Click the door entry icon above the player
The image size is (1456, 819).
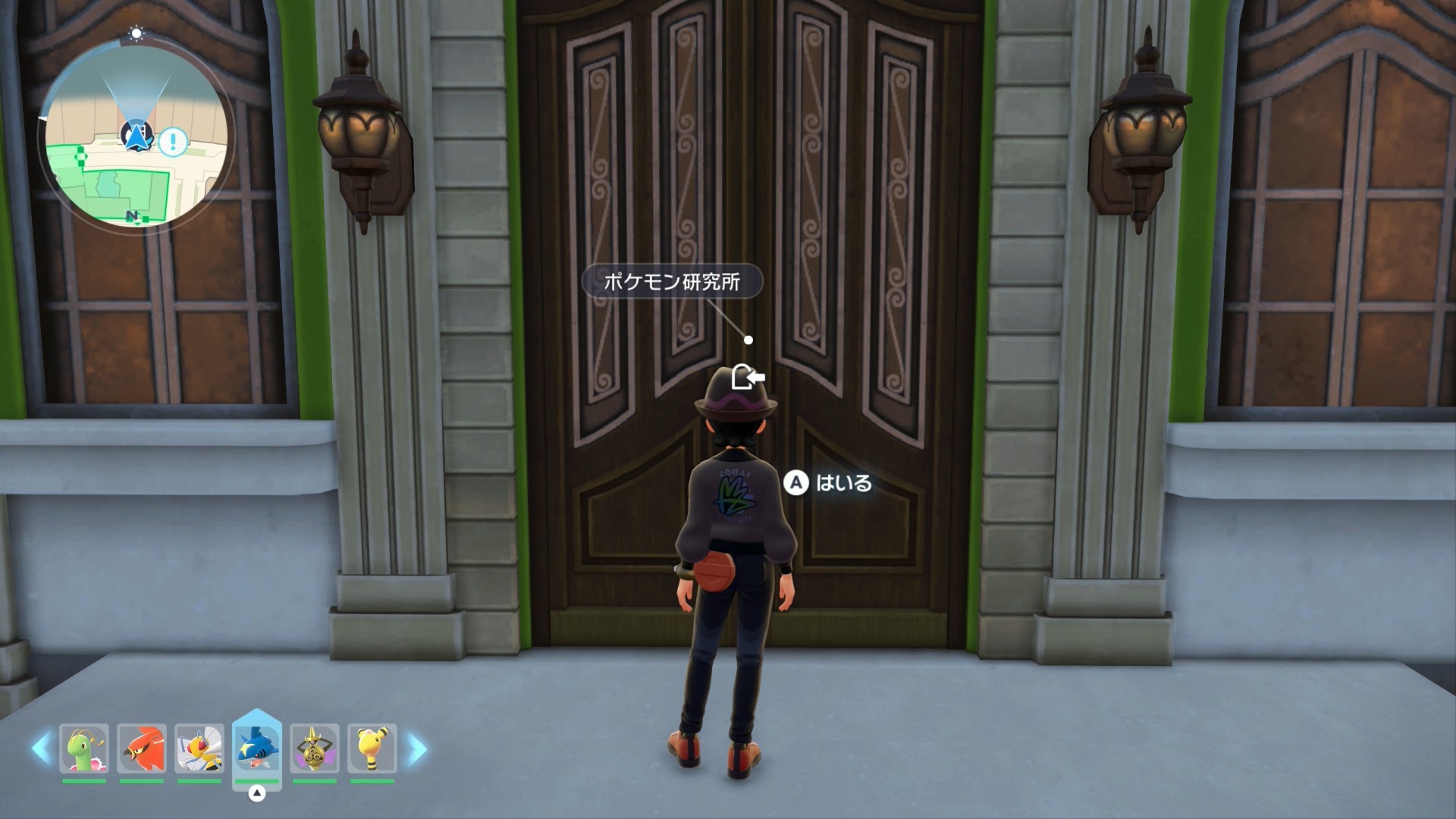coord(747,377)
